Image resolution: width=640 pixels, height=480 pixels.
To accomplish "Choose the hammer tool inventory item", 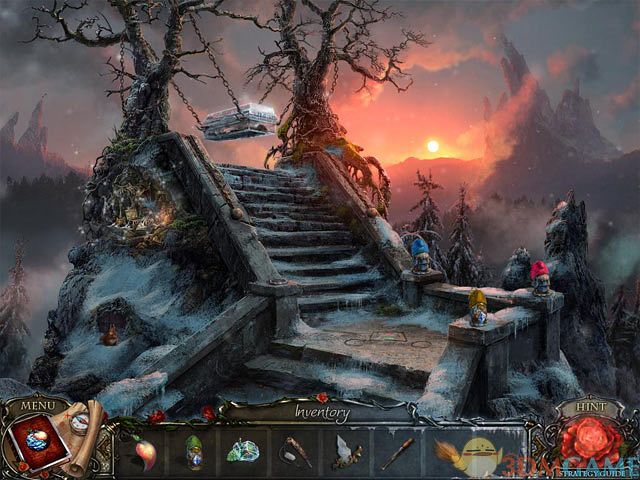I will click(297, 452).
